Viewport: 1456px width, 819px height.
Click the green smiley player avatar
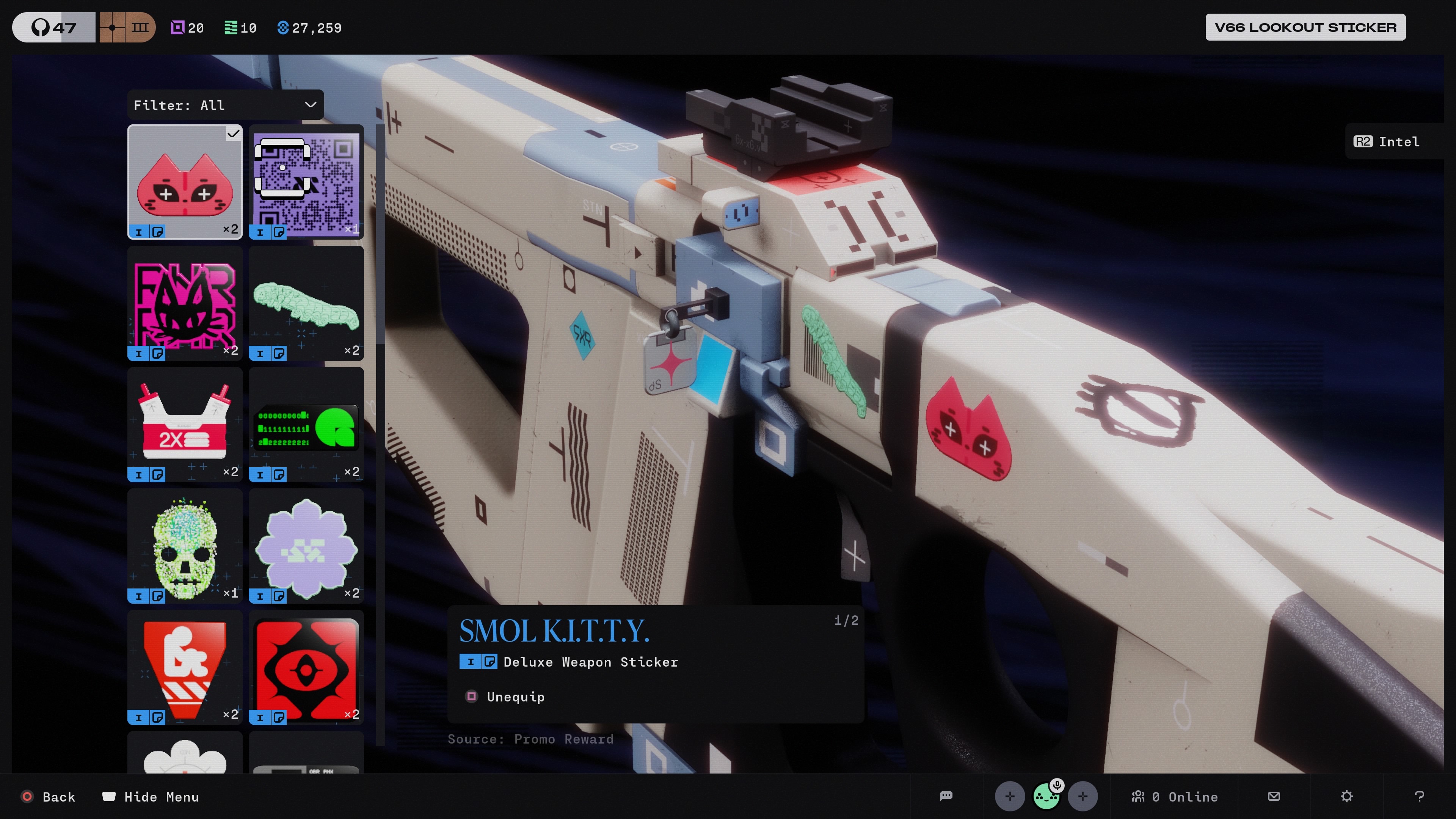(x=1046, y=796)
